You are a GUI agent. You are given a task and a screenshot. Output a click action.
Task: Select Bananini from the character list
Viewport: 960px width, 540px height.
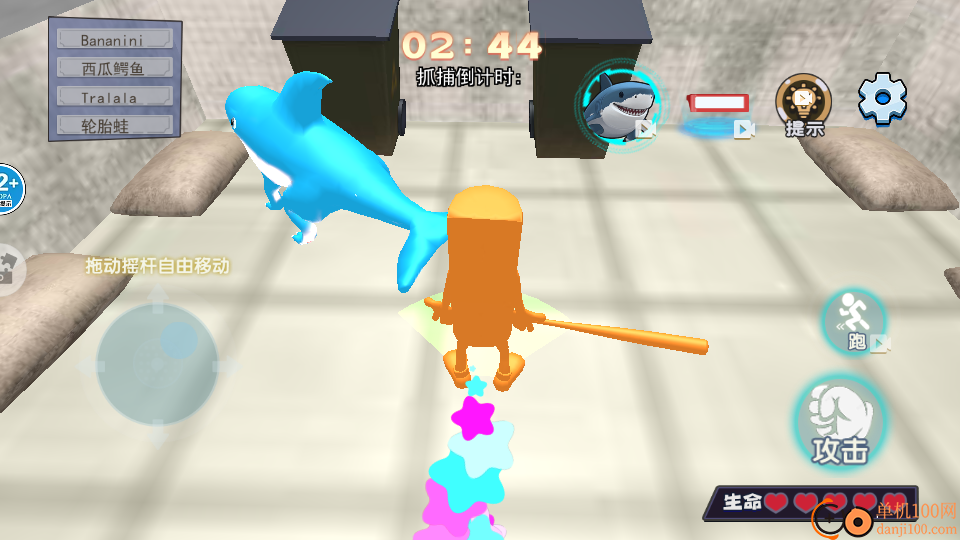(x=115, y=40)
